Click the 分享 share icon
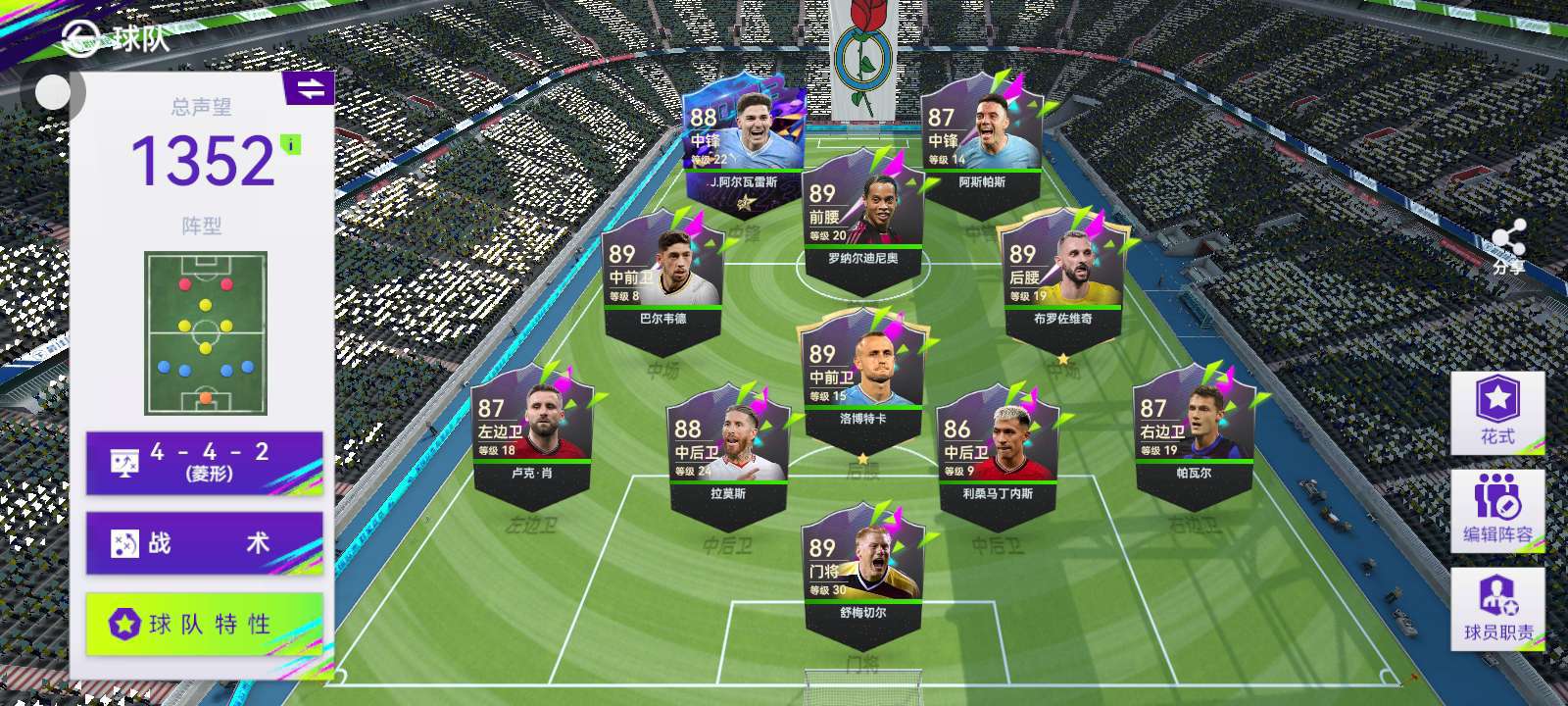The height and width of the screenshot is (706, 1568). click(1508, 245)
